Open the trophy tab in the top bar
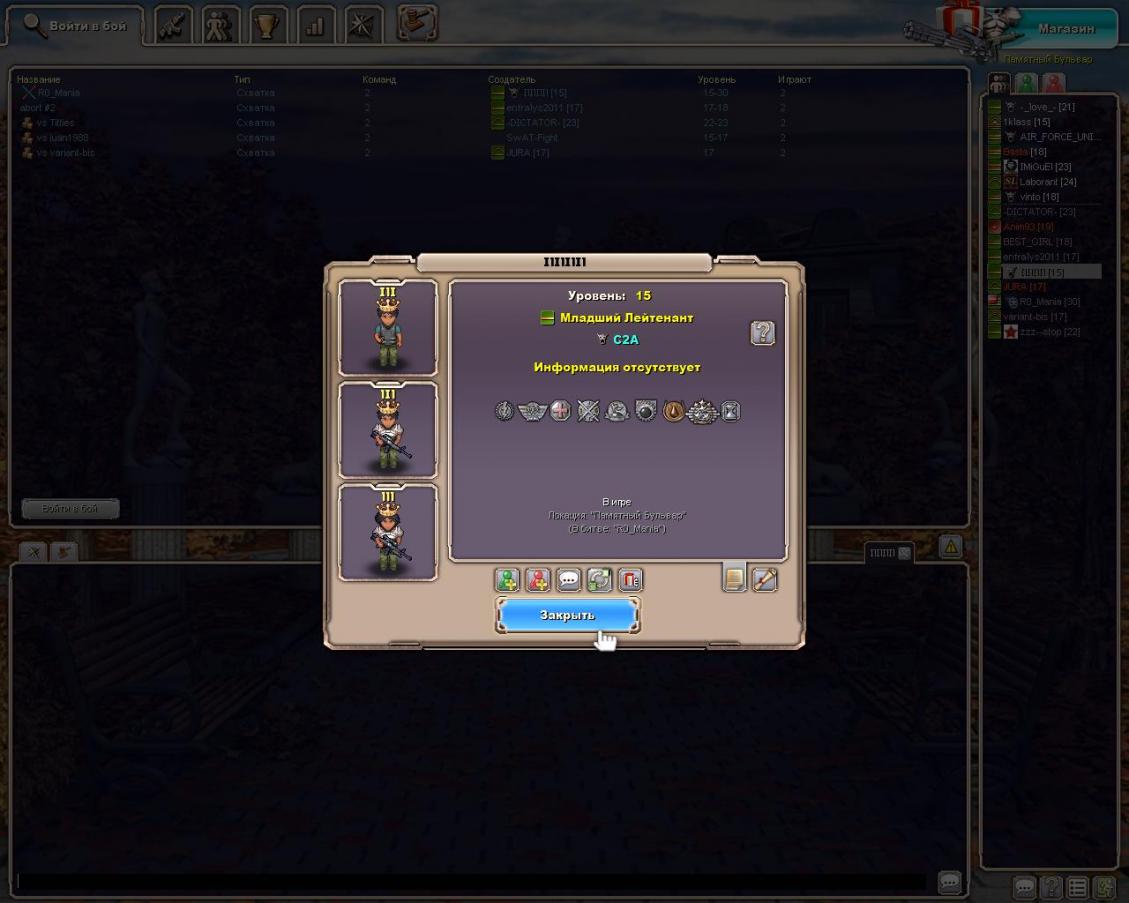This screenshot has height=903, width=1129. [267, 26]
